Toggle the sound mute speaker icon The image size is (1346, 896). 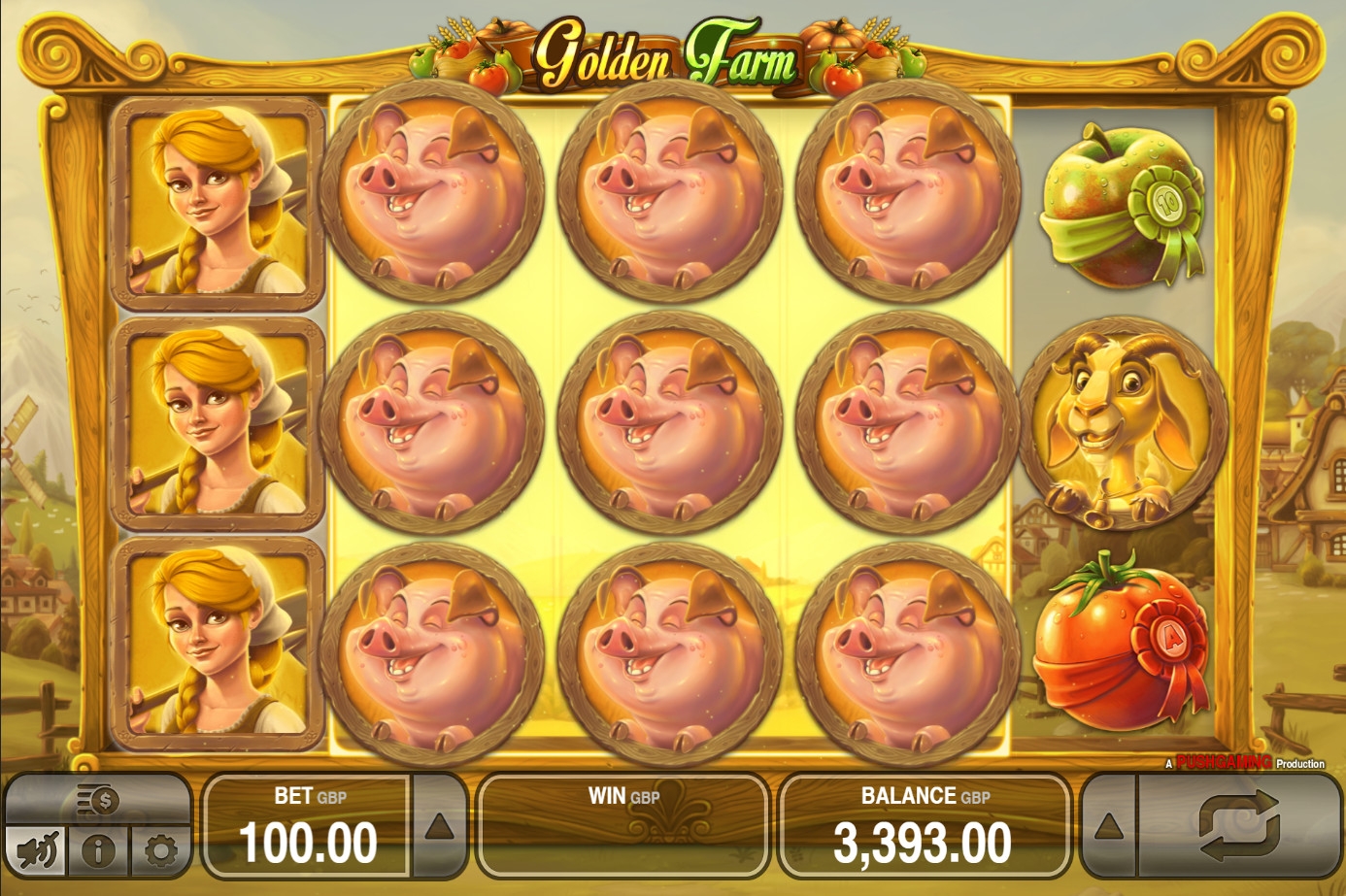pyautogui.click(x=38, y=851)
